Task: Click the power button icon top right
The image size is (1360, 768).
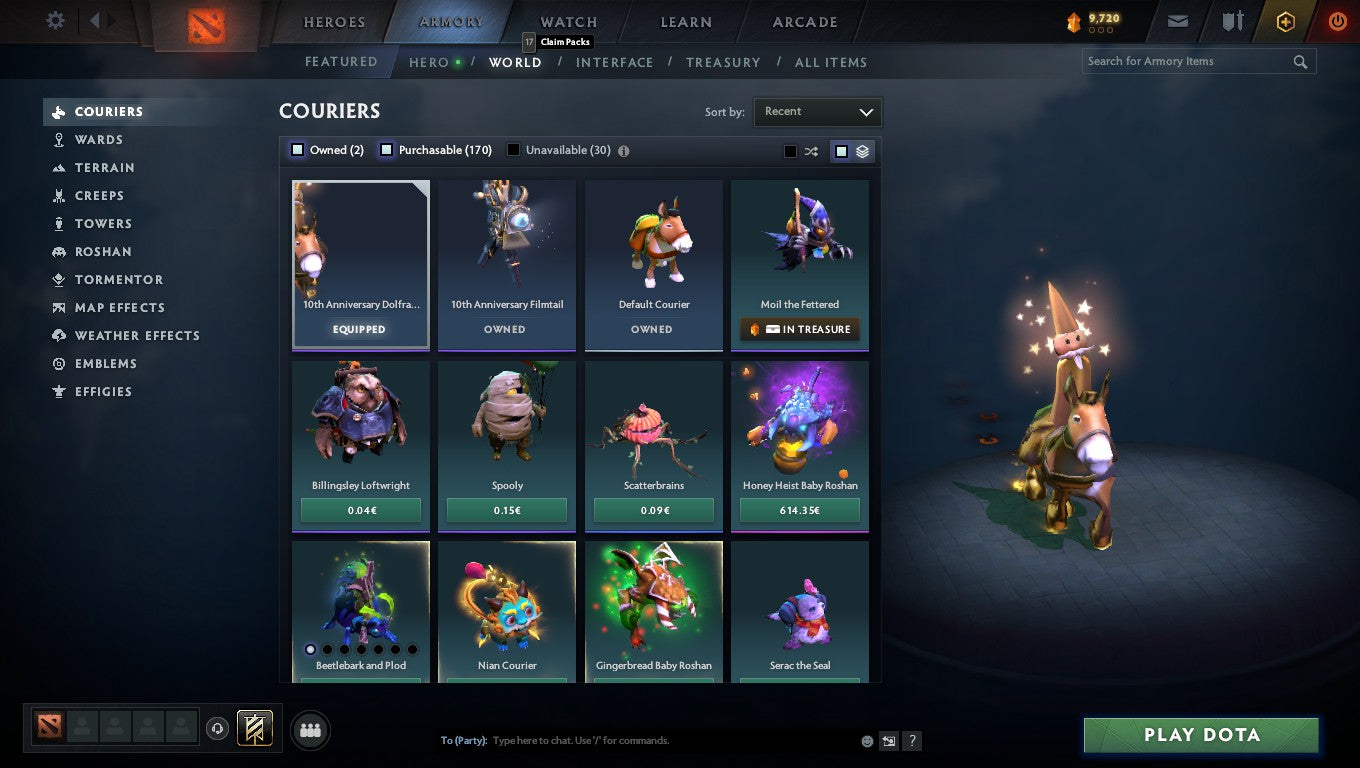Action: point(1337,20)
